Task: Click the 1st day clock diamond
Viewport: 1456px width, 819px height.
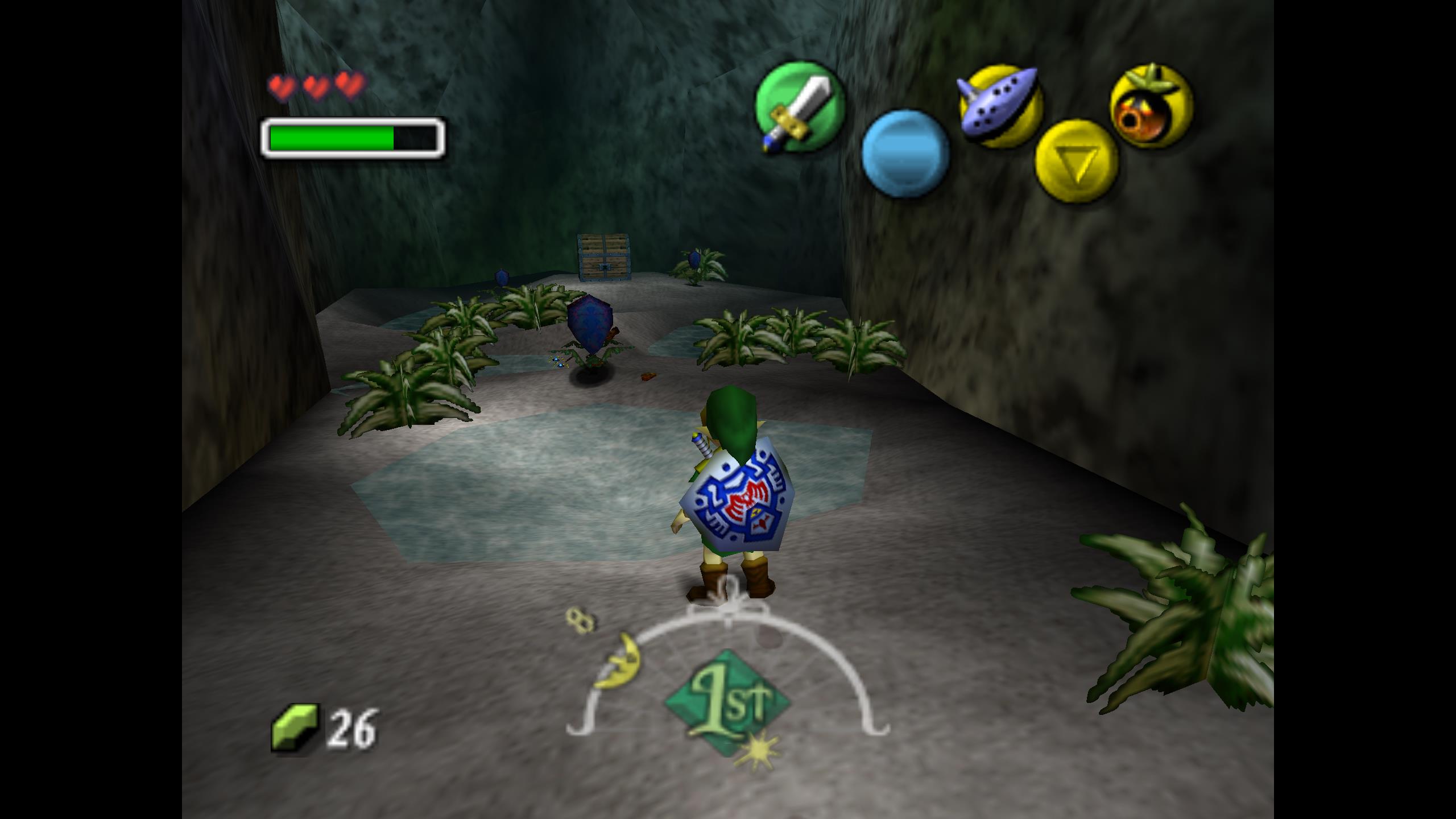Action: point(727,703)
